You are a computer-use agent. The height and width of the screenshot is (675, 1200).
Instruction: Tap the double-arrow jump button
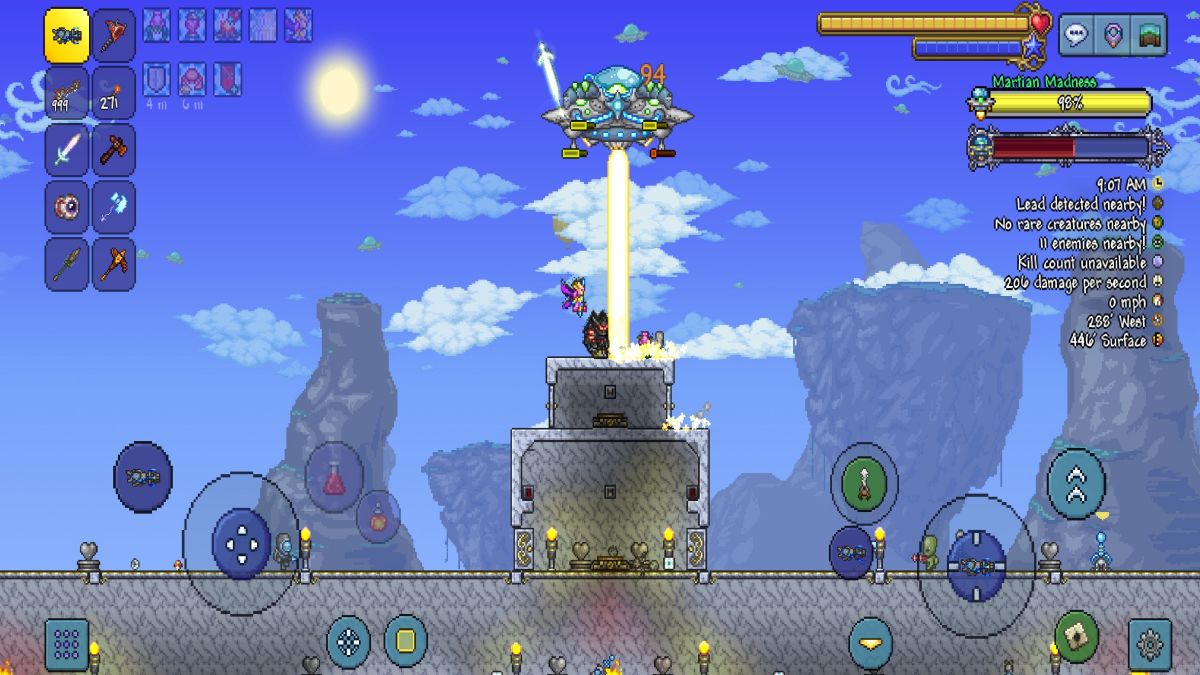pyautogui.click(x=1076, y=485)
